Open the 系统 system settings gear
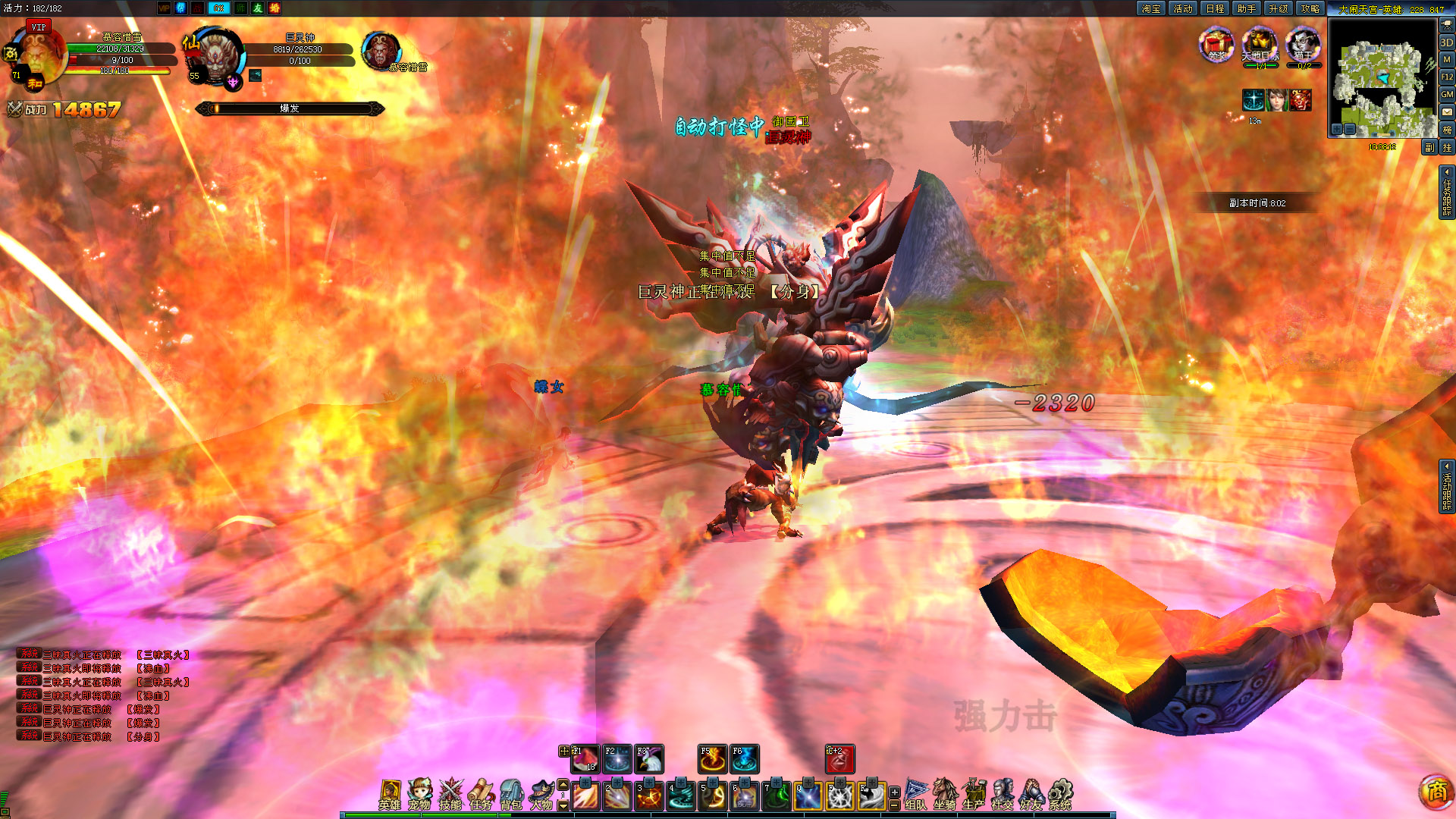Viewport: 1456px width, 819px height. [1060, 794]
